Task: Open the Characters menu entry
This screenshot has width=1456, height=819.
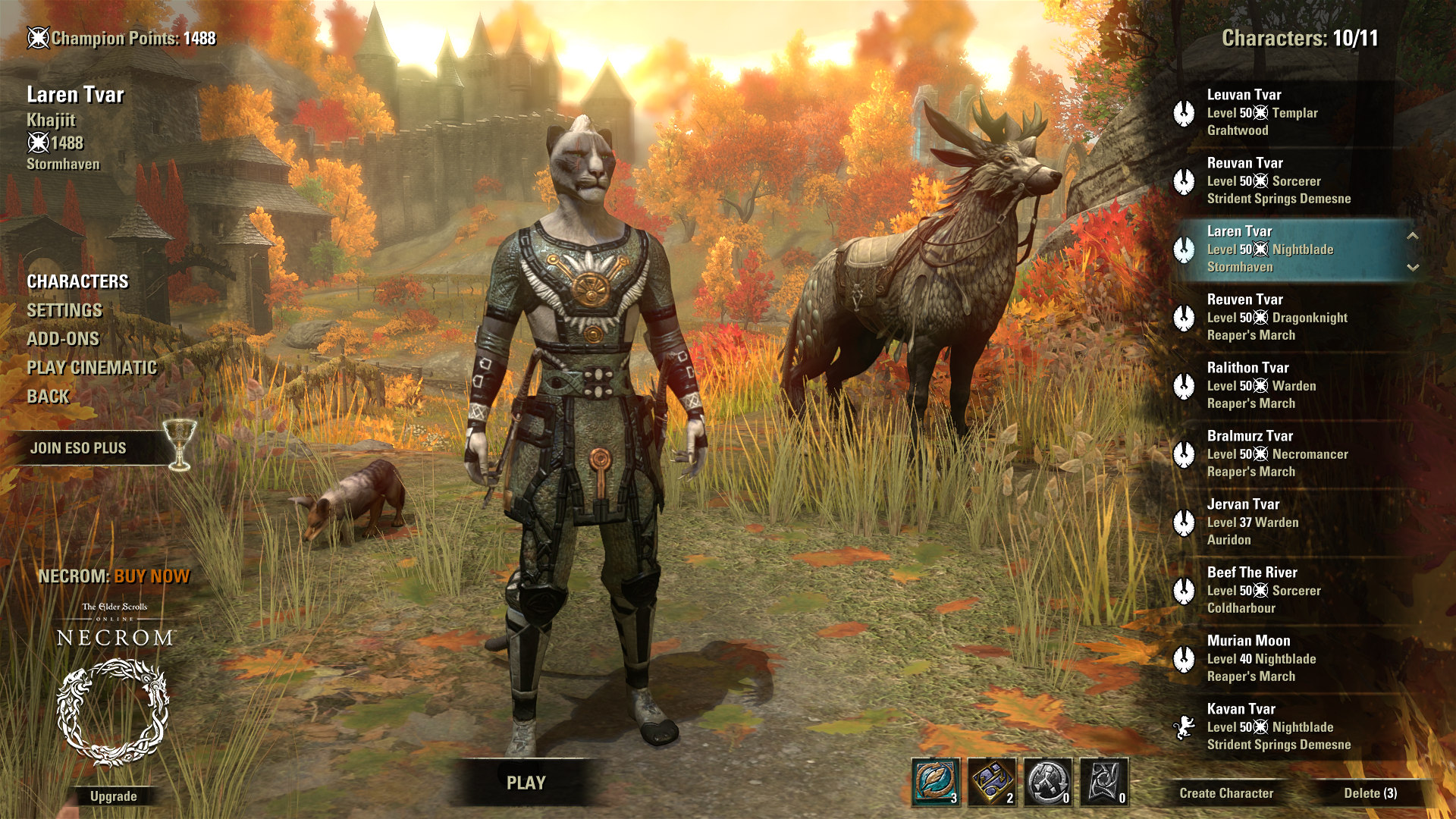Action: pos(77,281)
